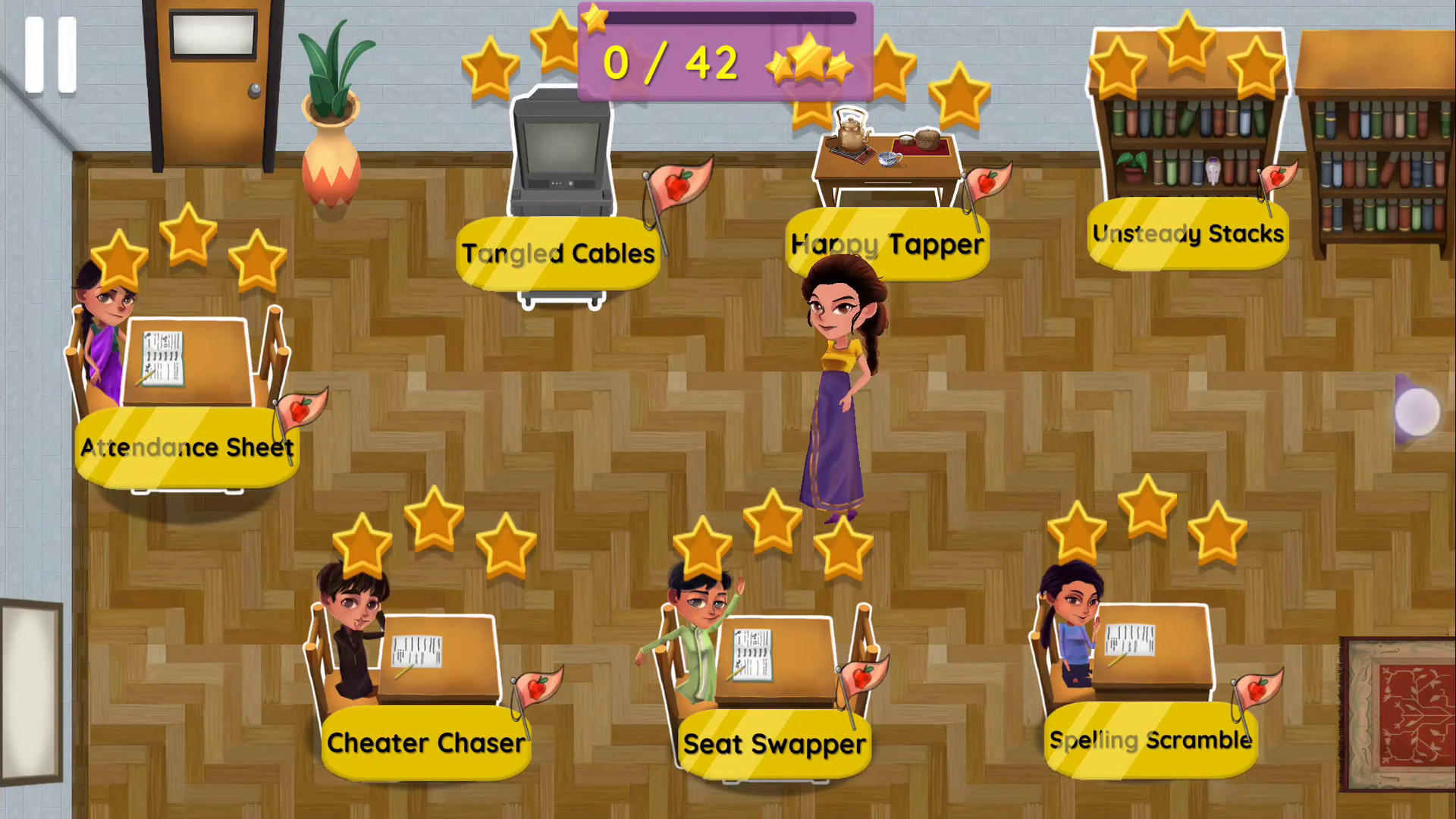Click the apple flag next to Happy Tapper

(x=988, y=182)
